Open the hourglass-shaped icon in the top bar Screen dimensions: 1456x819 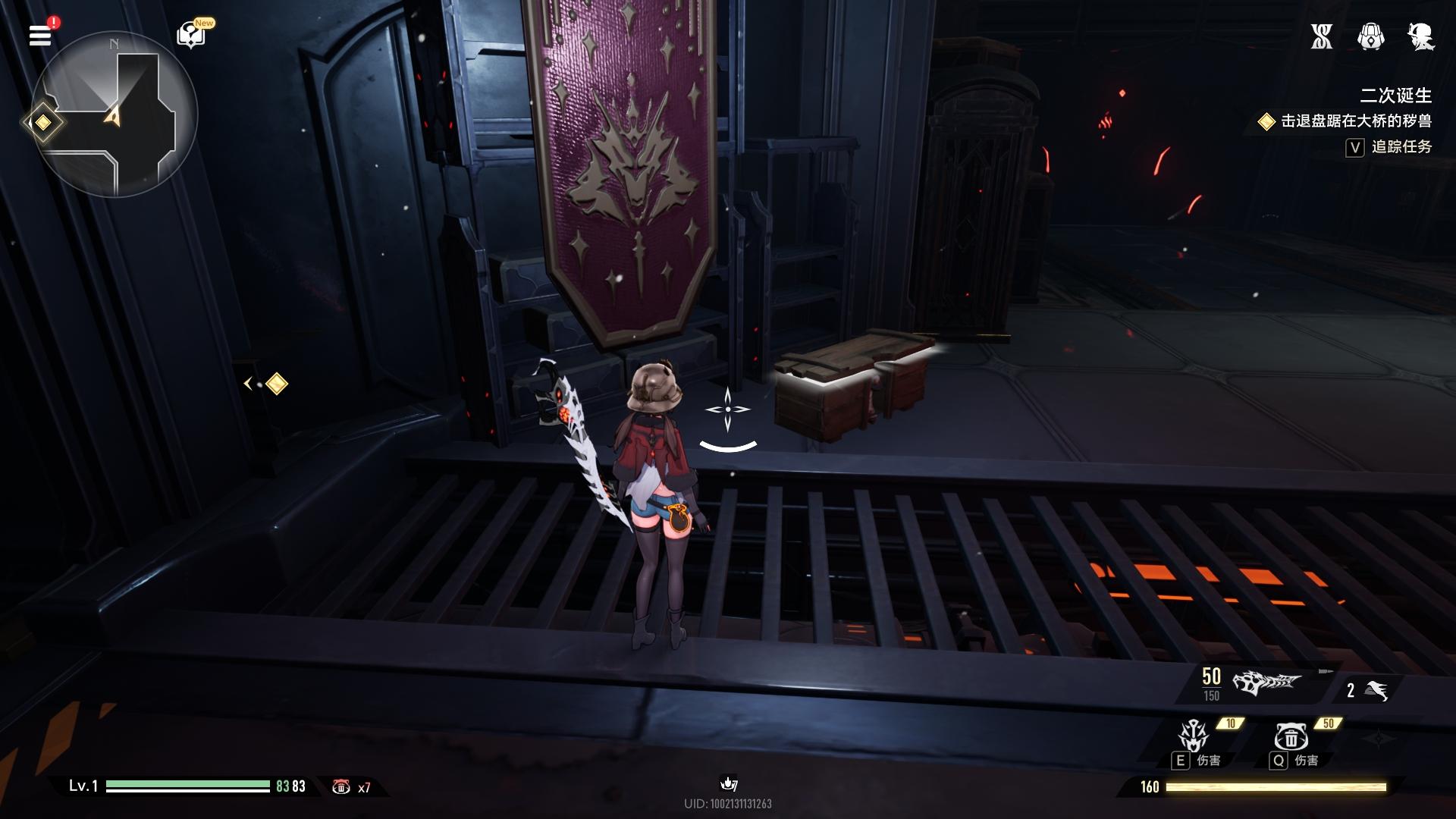coord(1322,36)
